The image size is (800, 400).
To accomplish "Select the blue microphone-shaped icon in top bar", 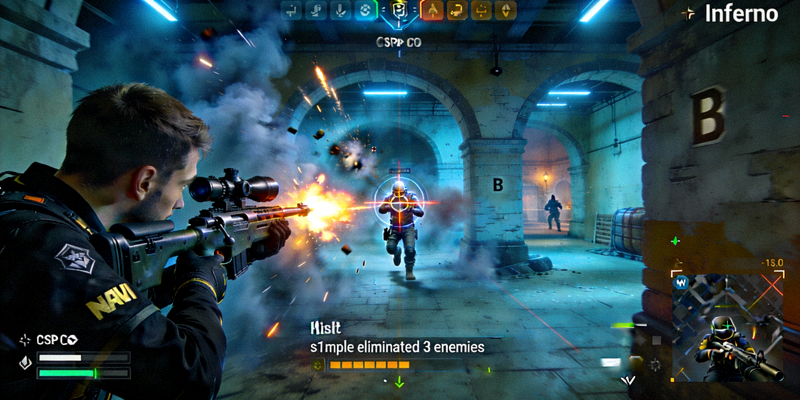I will [x=340, y=11].
